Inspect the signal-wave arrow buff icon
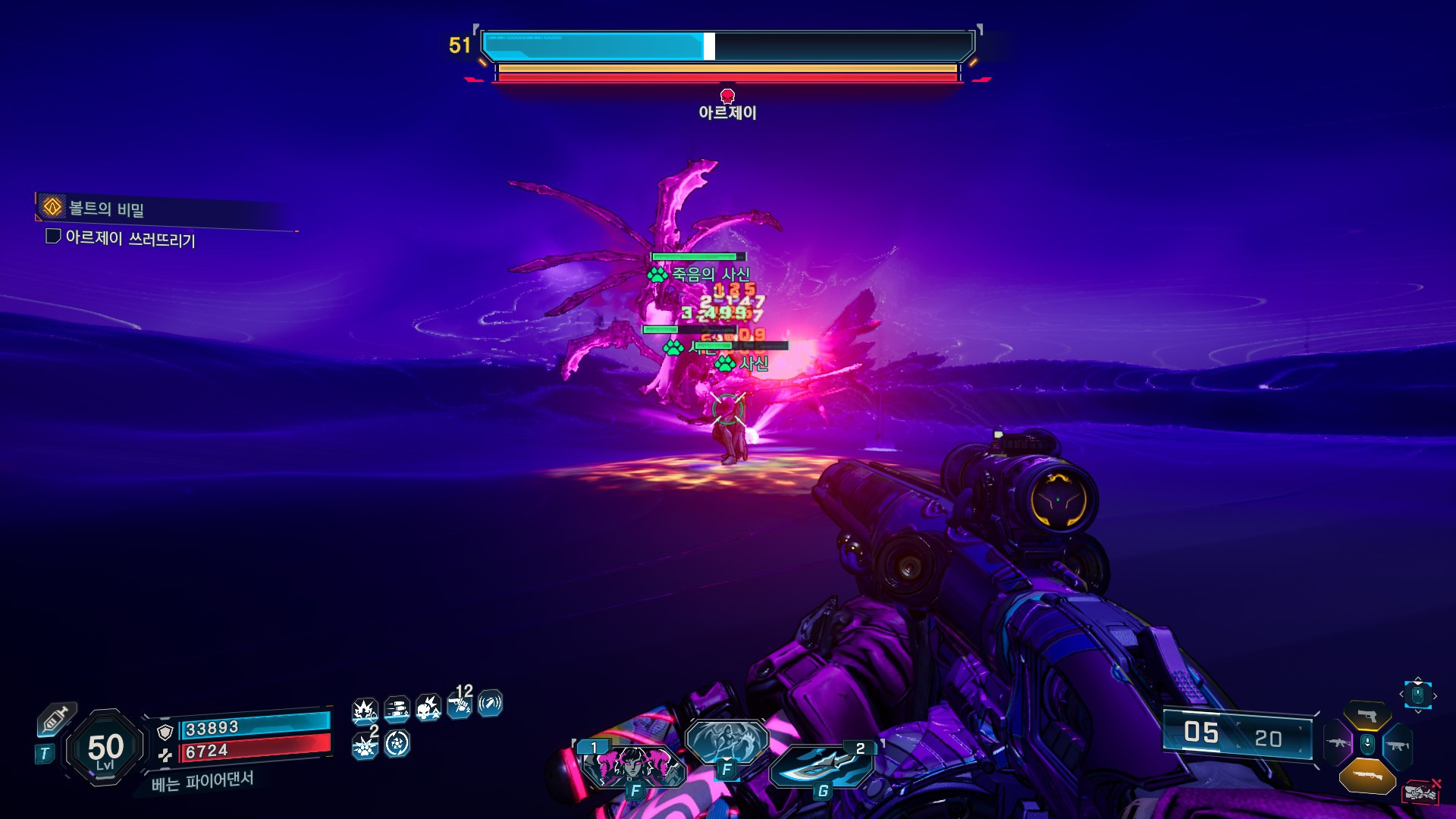This screenshot has height=819, width=1456. click(x=490, y=704)
